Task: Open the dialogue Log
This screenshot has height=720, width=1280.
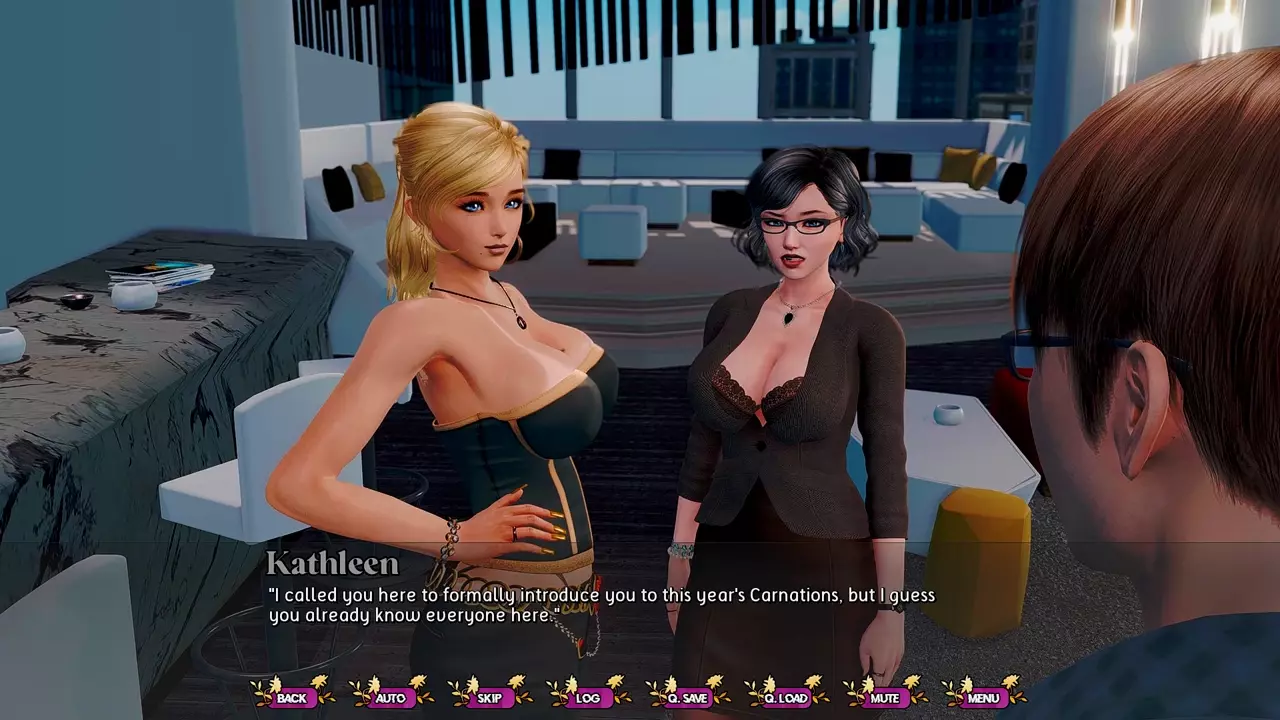Action: pyautogui.click(x=588, y=697)
